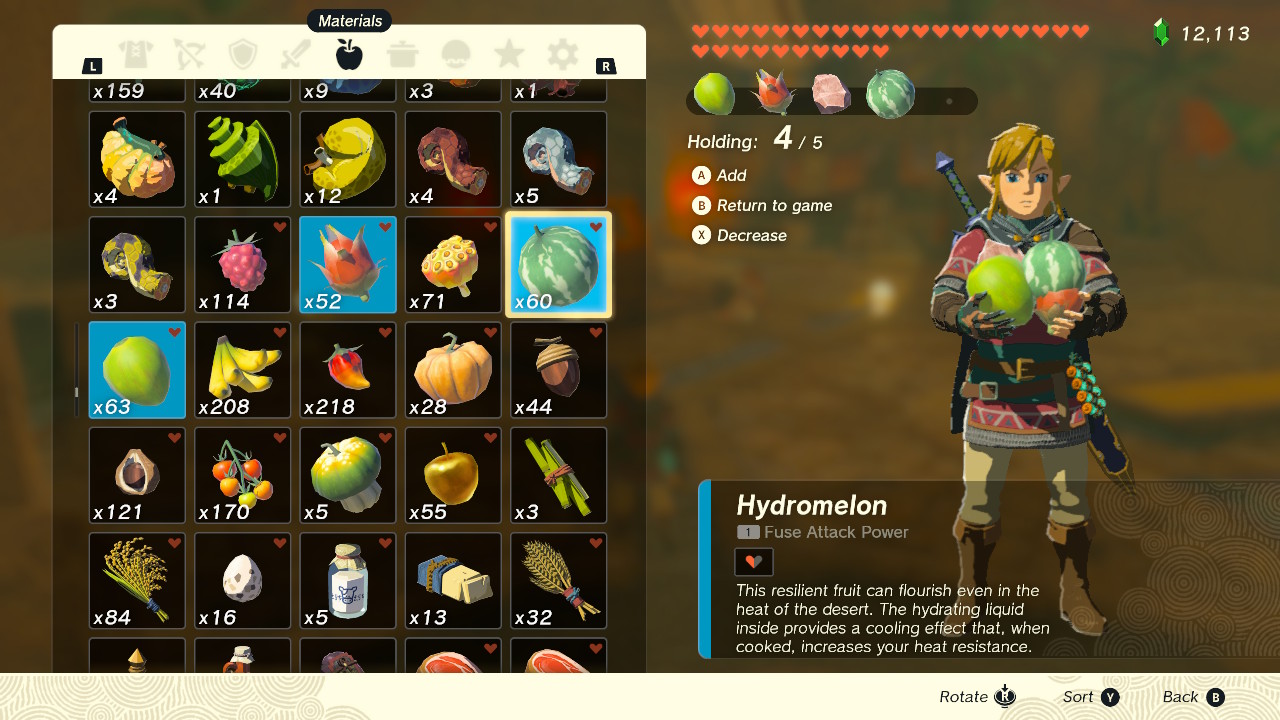Open the Weapons sword tab

click(x=297, y=54)
